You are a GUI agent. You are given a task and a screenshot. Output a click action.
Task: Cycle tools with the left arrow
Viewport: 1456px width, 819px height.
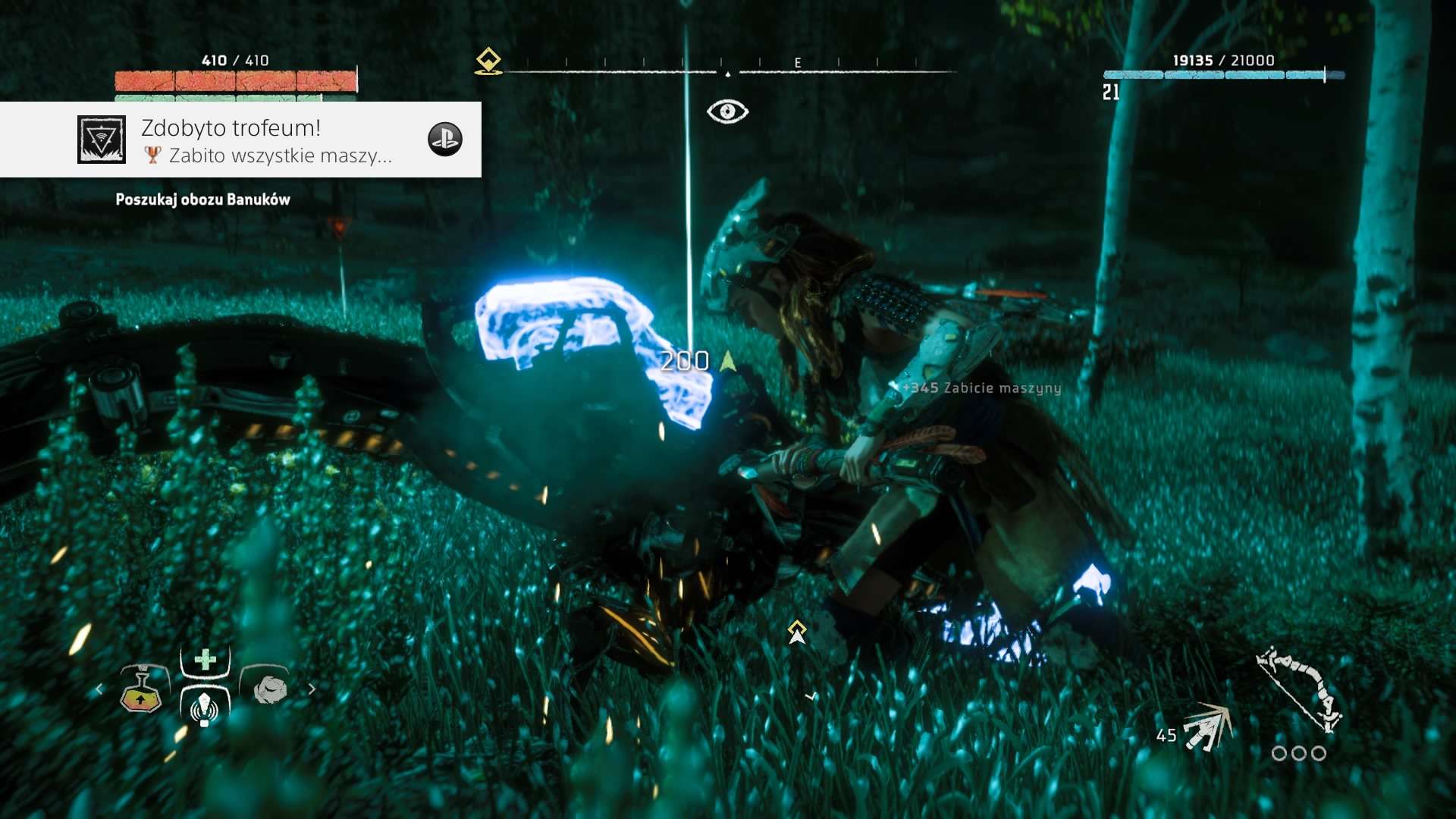pyautogui.click(x=99, y=689)
